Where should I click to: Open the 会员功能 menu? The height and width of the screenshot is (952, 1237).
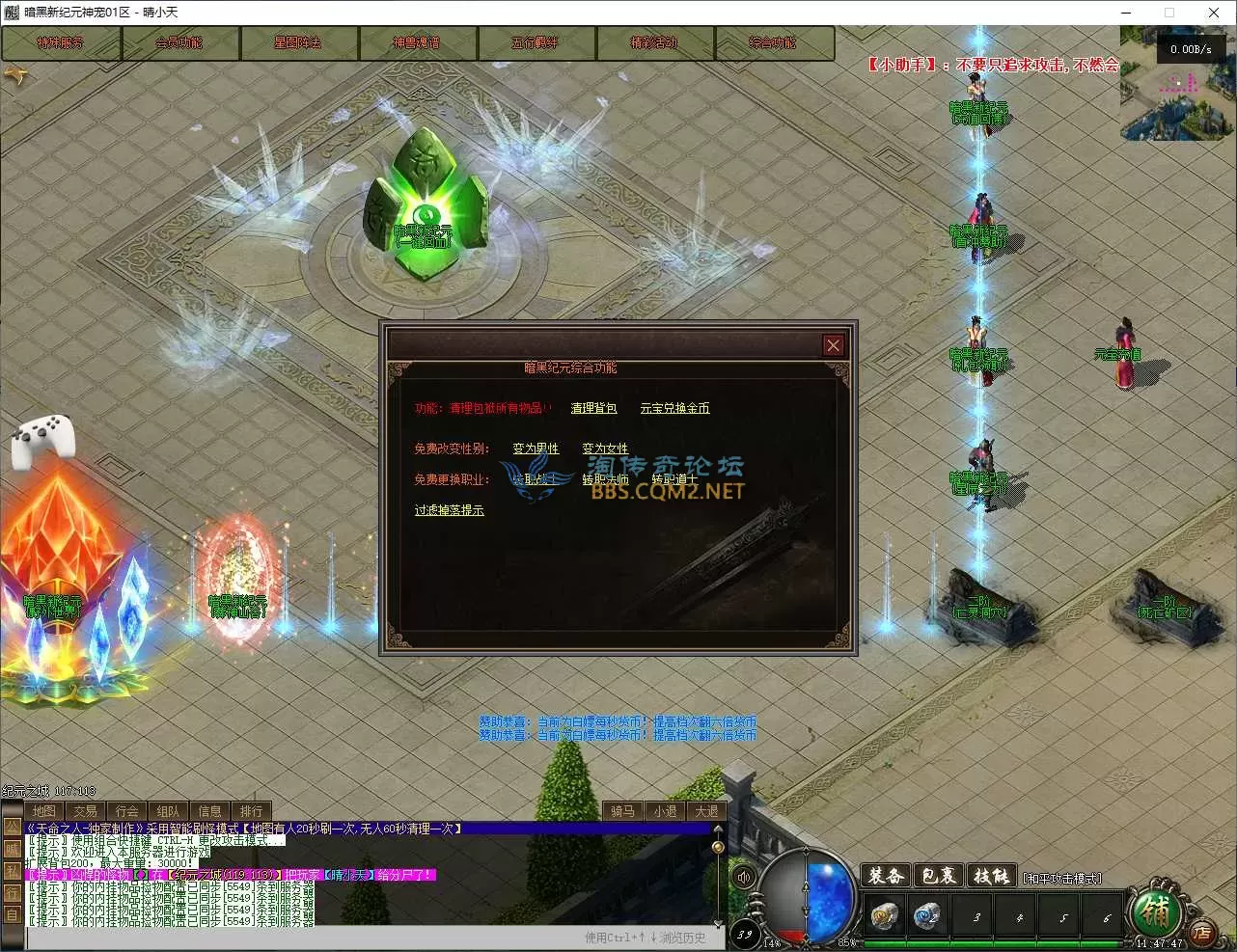(179, 43)
